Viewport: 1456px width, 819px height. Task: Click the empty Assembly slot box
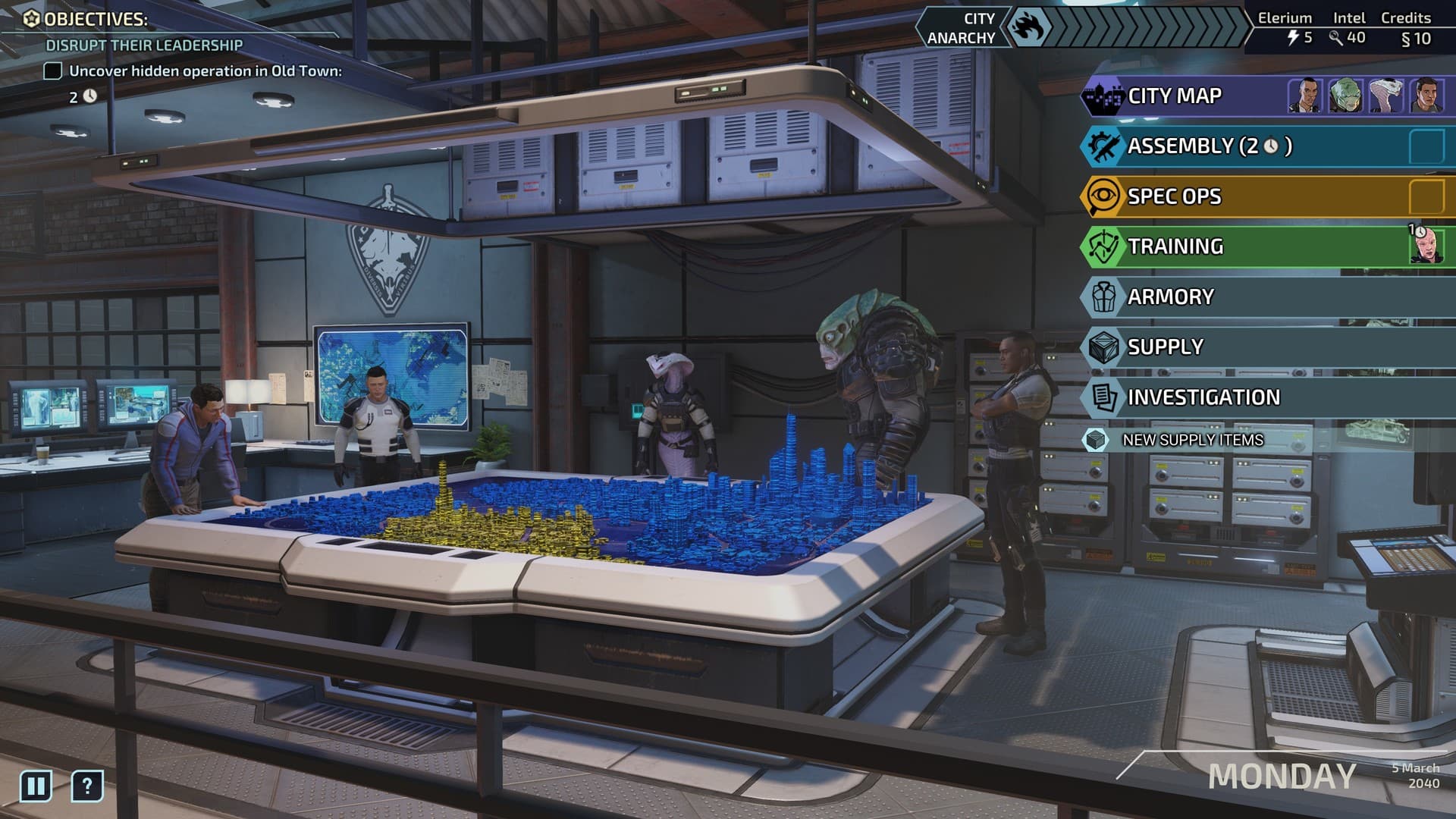(x=1429, y=146)
